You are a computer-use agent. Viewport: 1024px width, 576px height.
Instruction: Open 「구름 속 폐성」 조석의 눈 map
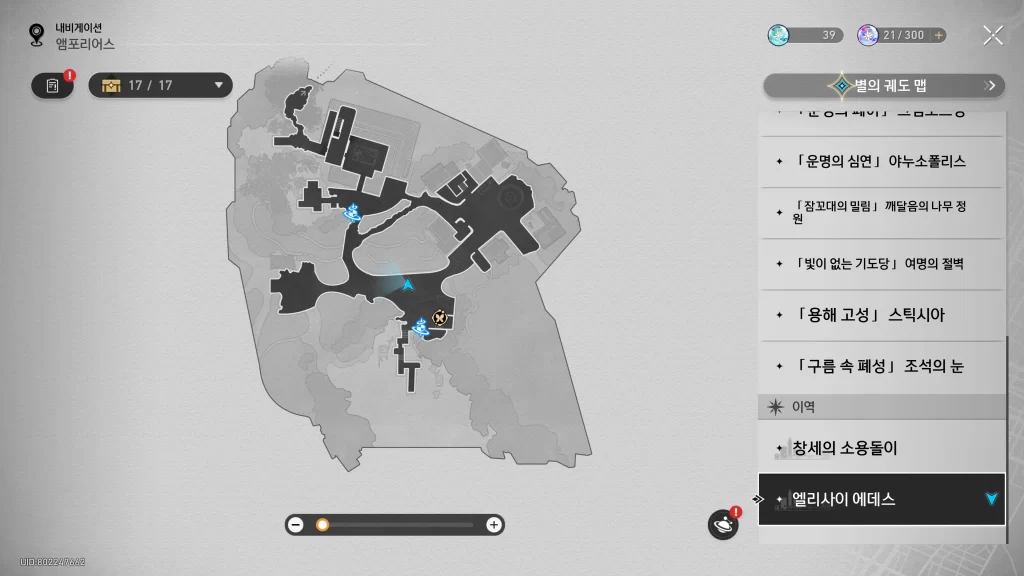[880, 366]
